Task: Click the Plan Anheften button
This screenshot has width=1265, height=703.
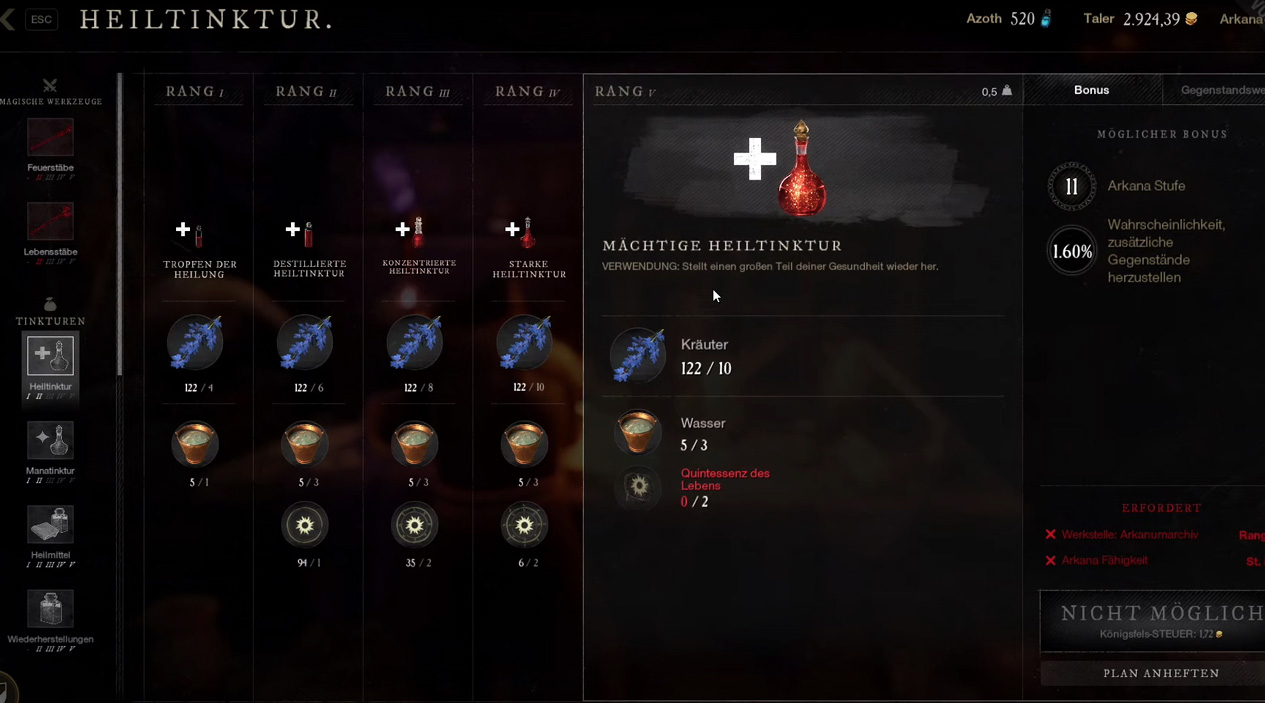Action: [1160, 673]
